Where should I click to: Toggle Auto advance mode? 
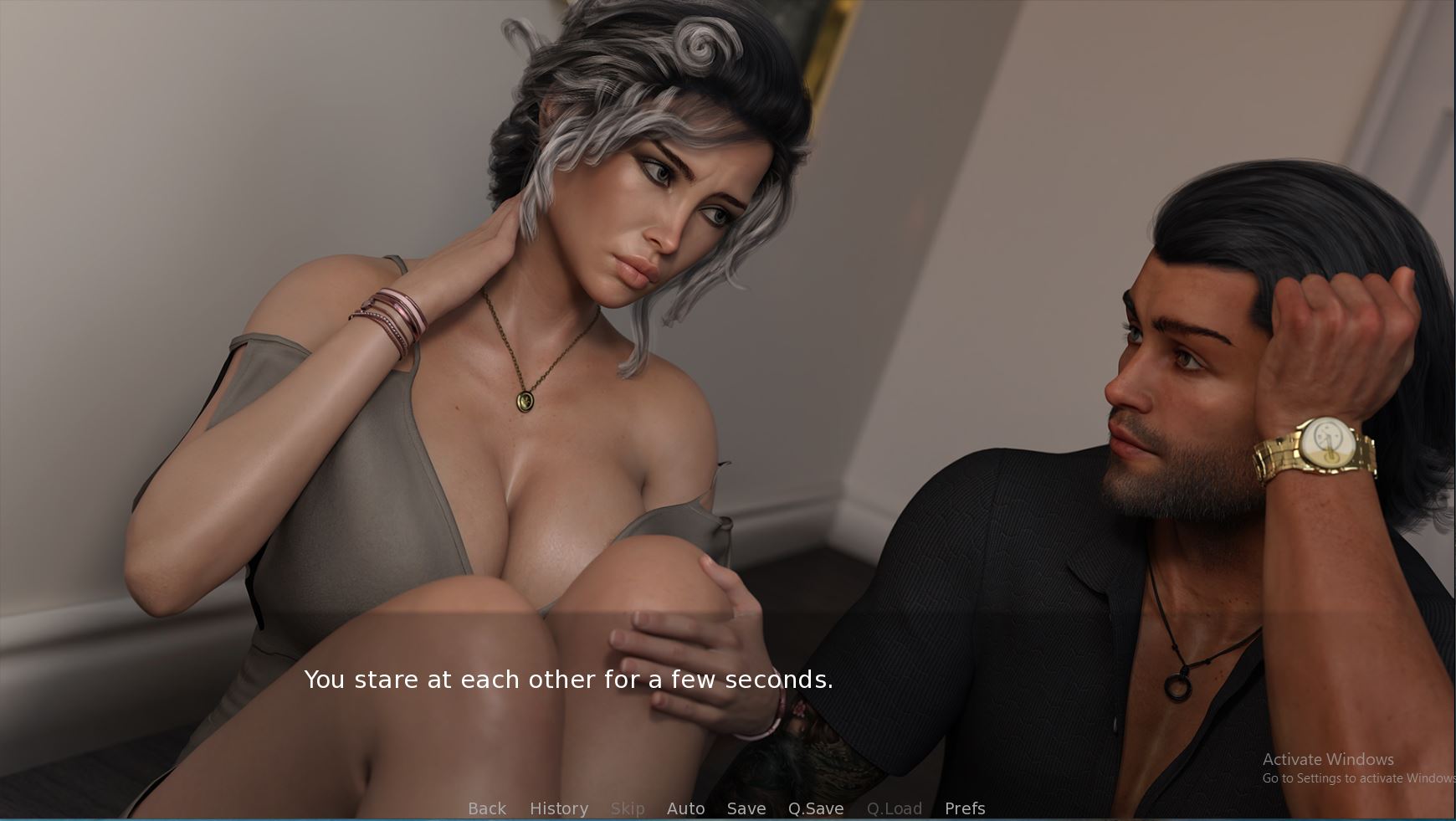pos(685,808)
